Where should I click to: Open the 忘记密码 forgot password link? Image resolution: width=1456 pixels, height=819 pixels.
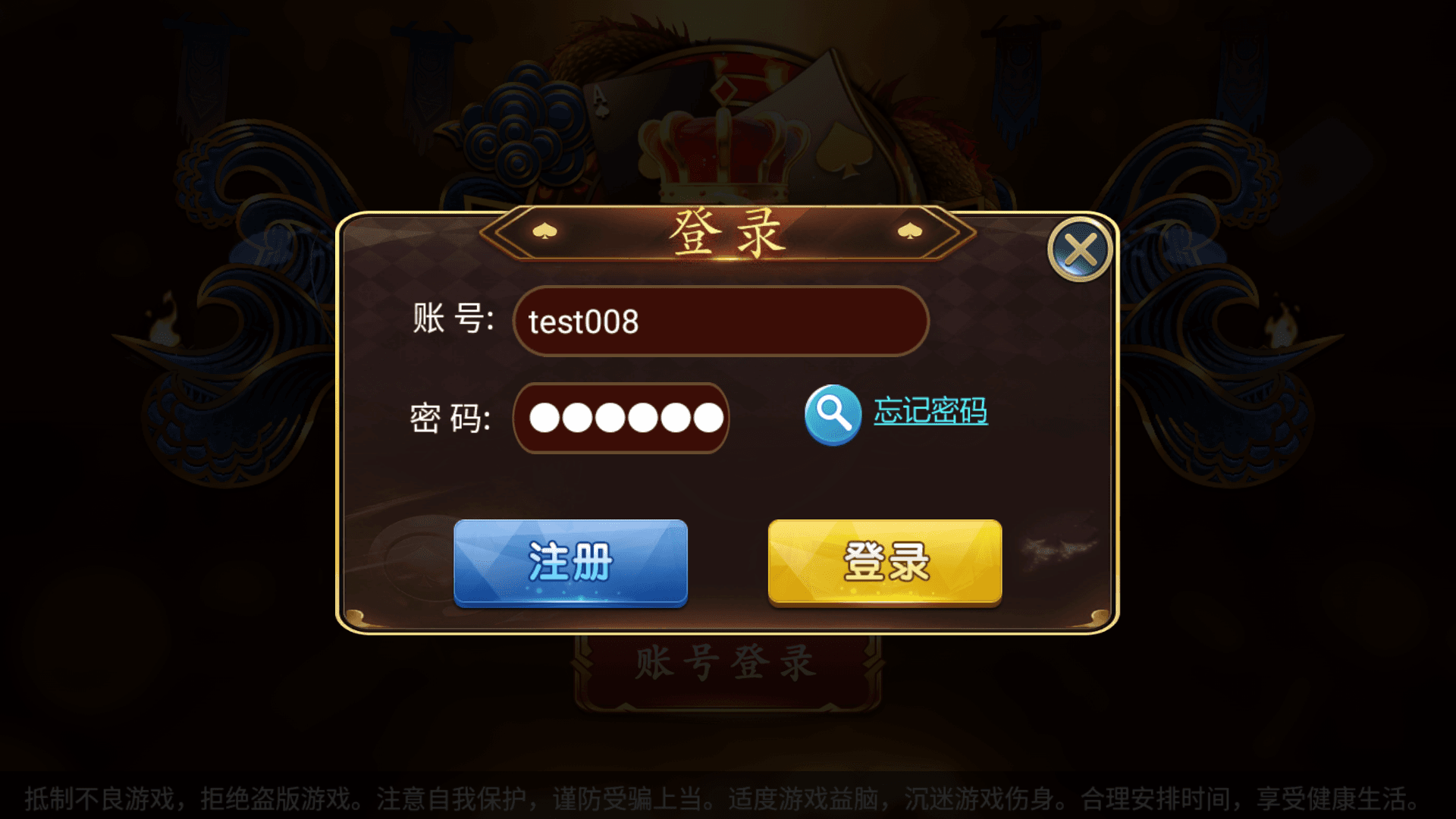[x=930, y=413]
